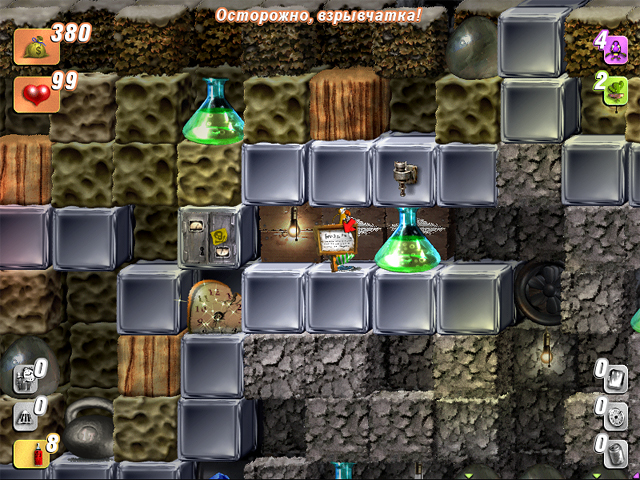This screenshot has height=480, width=640.
Task: Click the purple beetle counter icon
Action: click(615, 48)
